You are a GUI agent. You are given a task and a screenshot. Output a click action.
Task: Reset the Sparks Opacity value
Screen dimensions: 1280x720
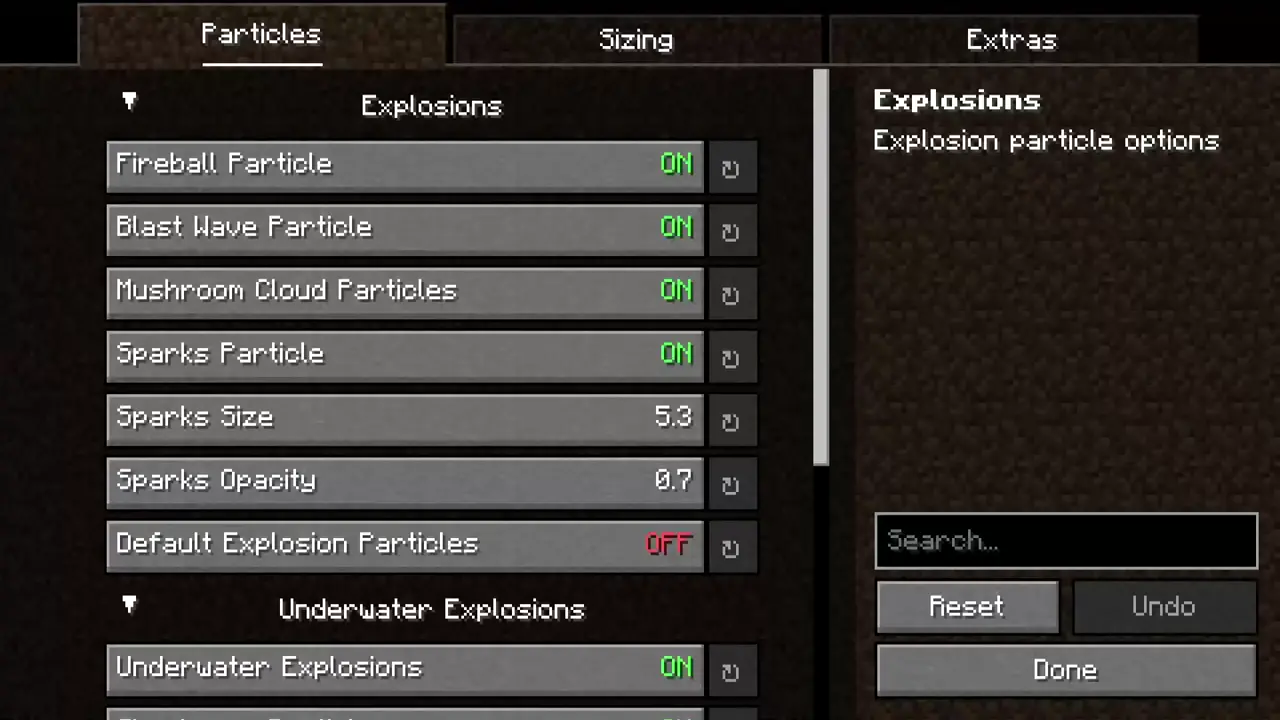[x=732, y=484]
